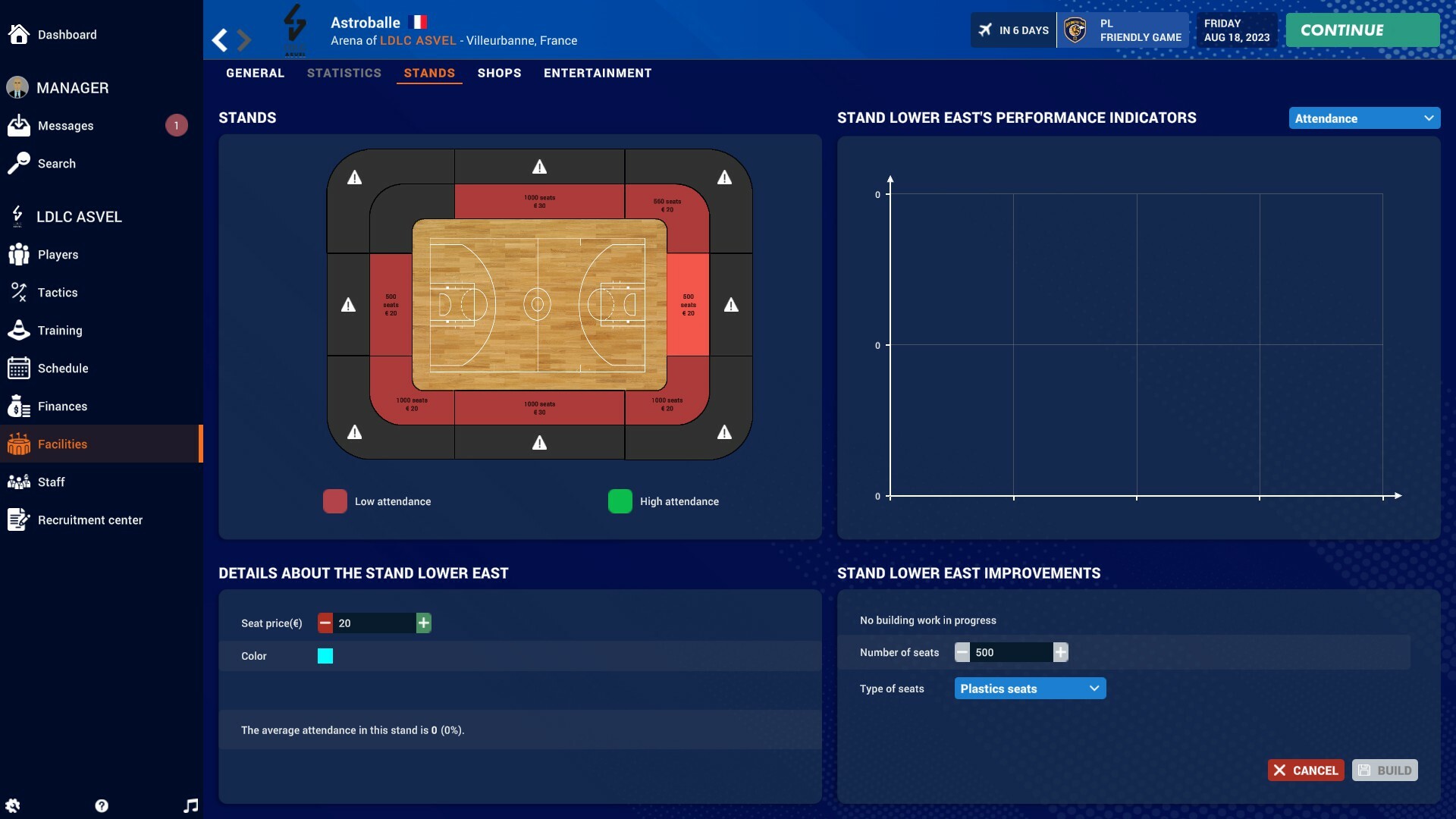The image size is (1456, 819).
Task: Open the Type of seats dropdown
Action: coord(1029,688)
